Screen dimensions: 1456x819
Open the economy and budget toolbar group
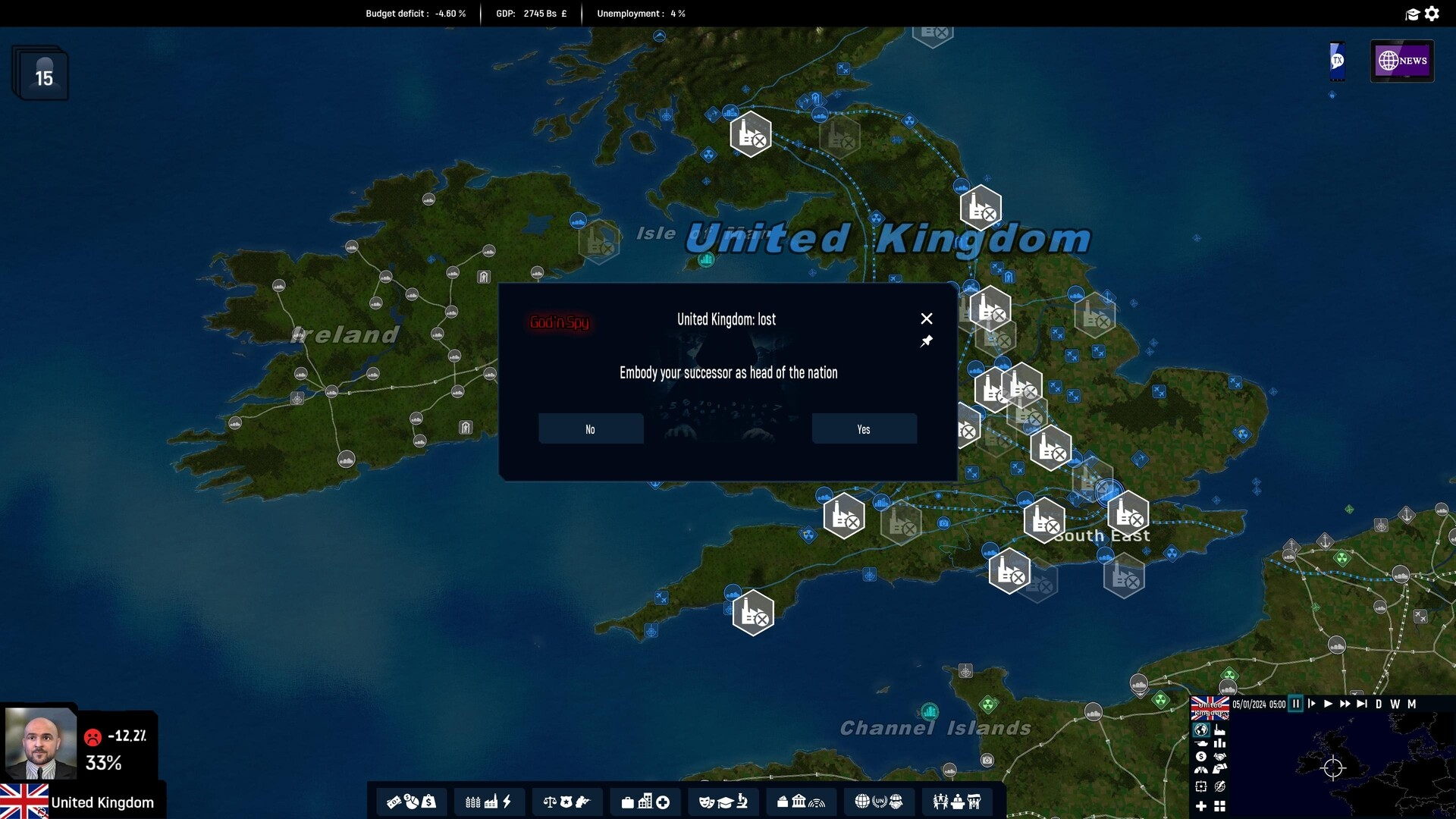pos(411,802)
